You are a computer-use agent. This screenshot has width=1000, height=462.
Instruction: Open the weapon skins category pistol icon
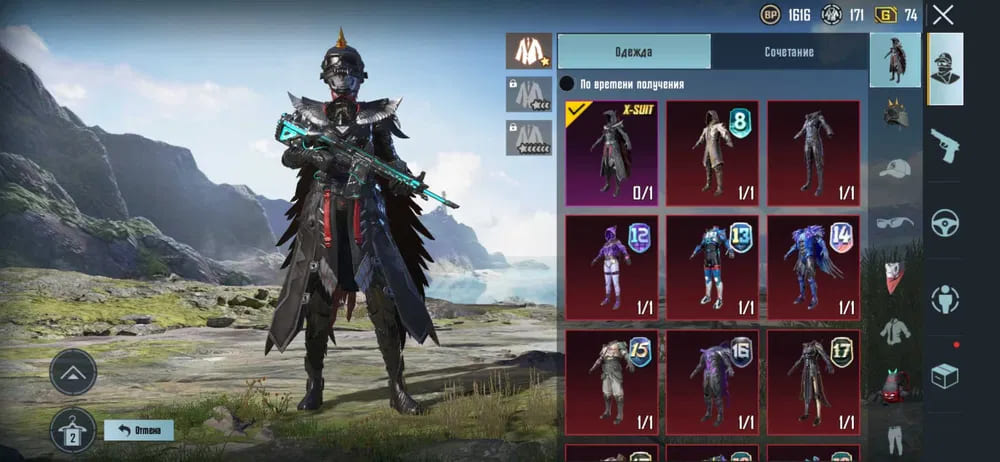pyautogui.click(x=945, y=147)
